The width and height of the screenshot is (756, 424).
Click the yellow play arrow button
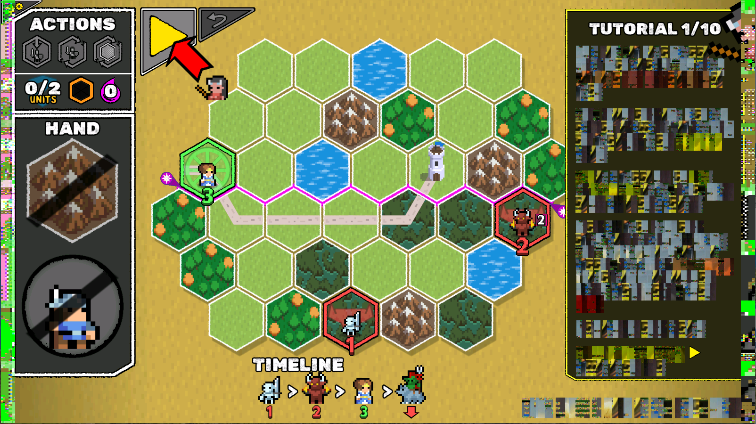point(166,37)
